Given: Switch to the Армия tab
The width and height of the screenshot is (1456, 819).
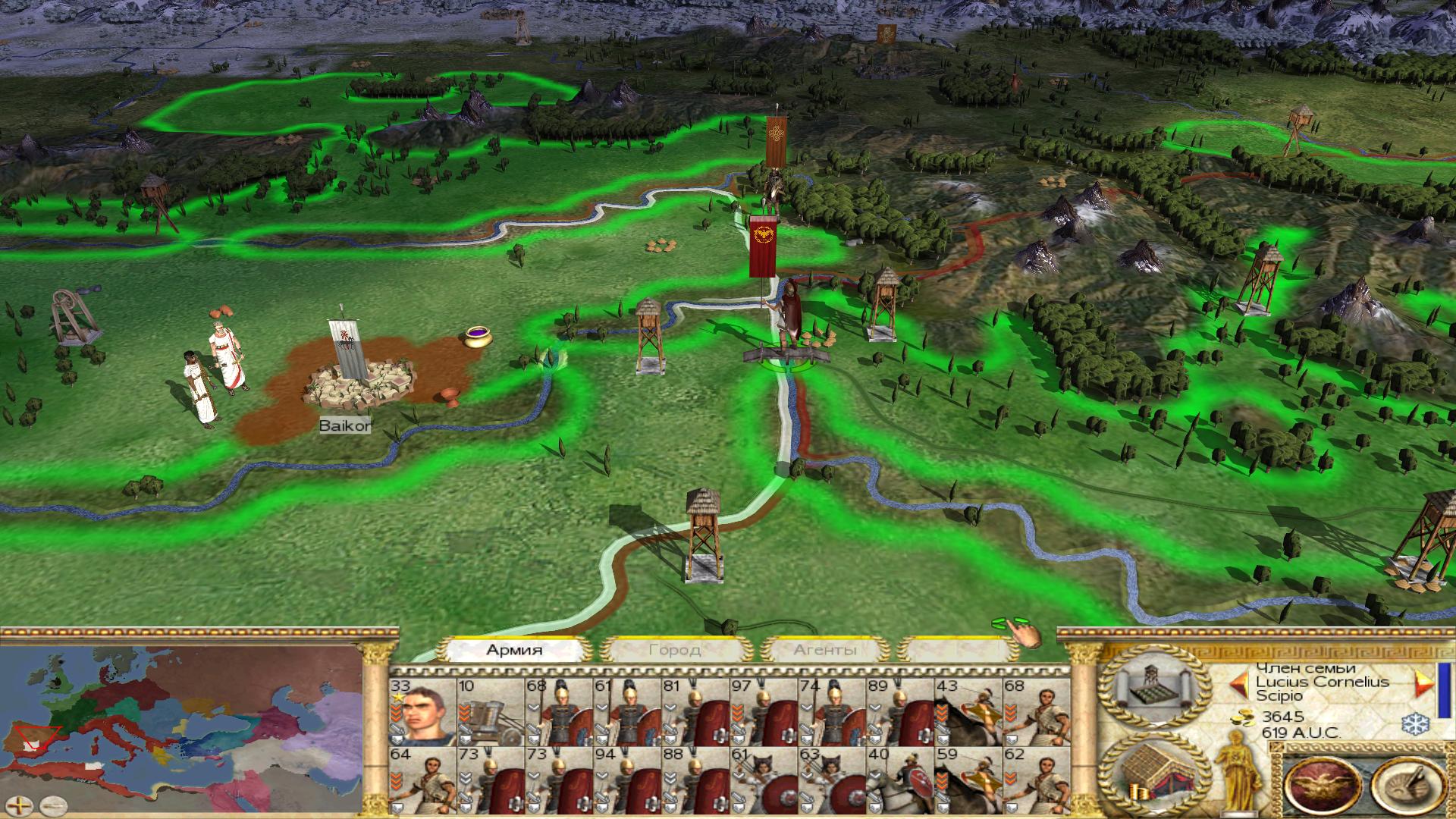Looking at the screenshot, I should coord(515,650).
